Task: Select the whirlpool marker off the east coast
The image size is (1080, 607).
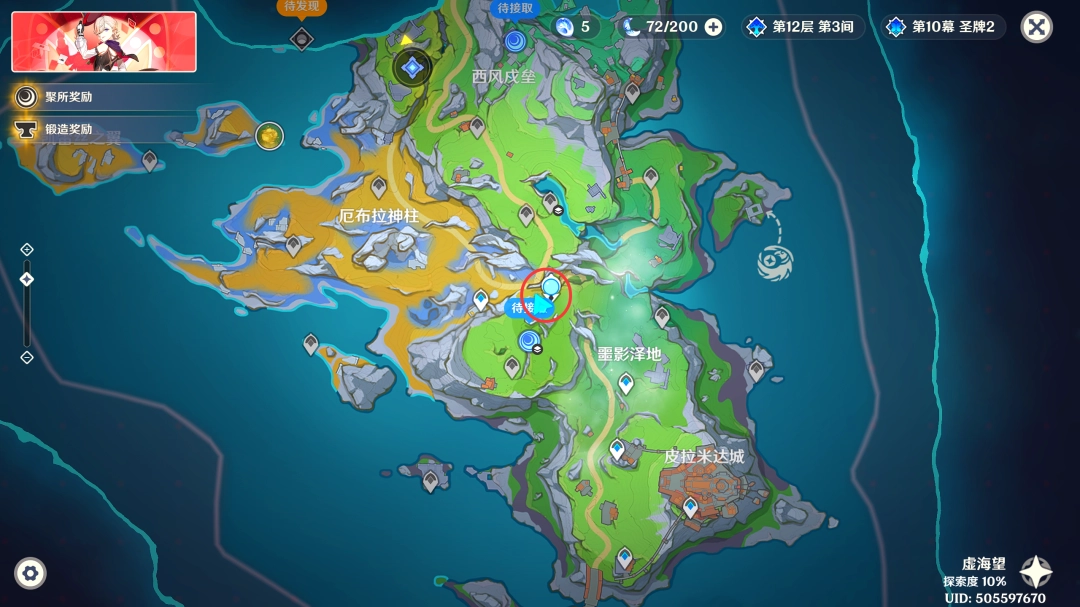Action: (x=777, y=262)
